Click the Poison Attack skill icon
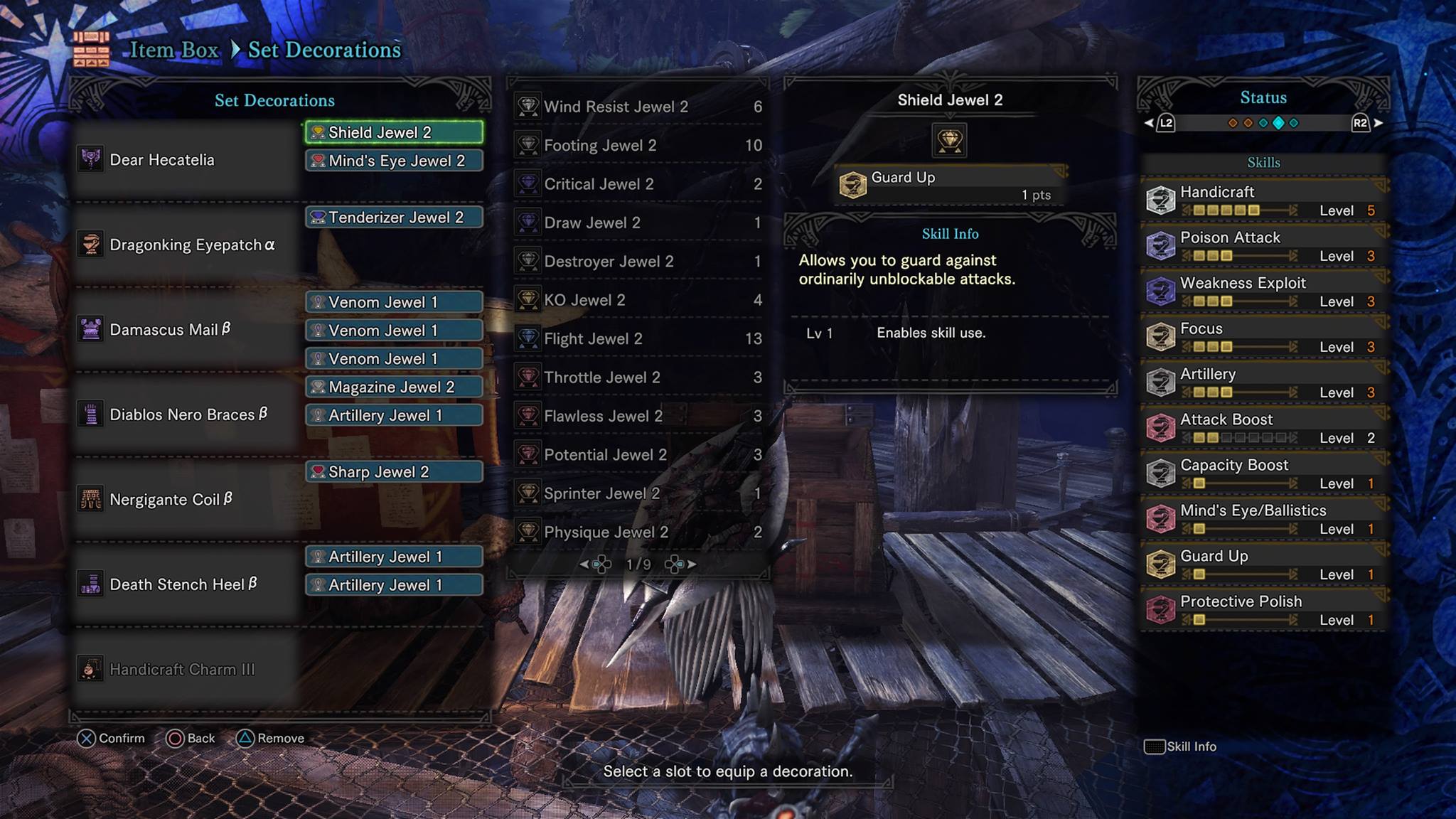This screenshot has width=1456, height=819. point(1162,246)
